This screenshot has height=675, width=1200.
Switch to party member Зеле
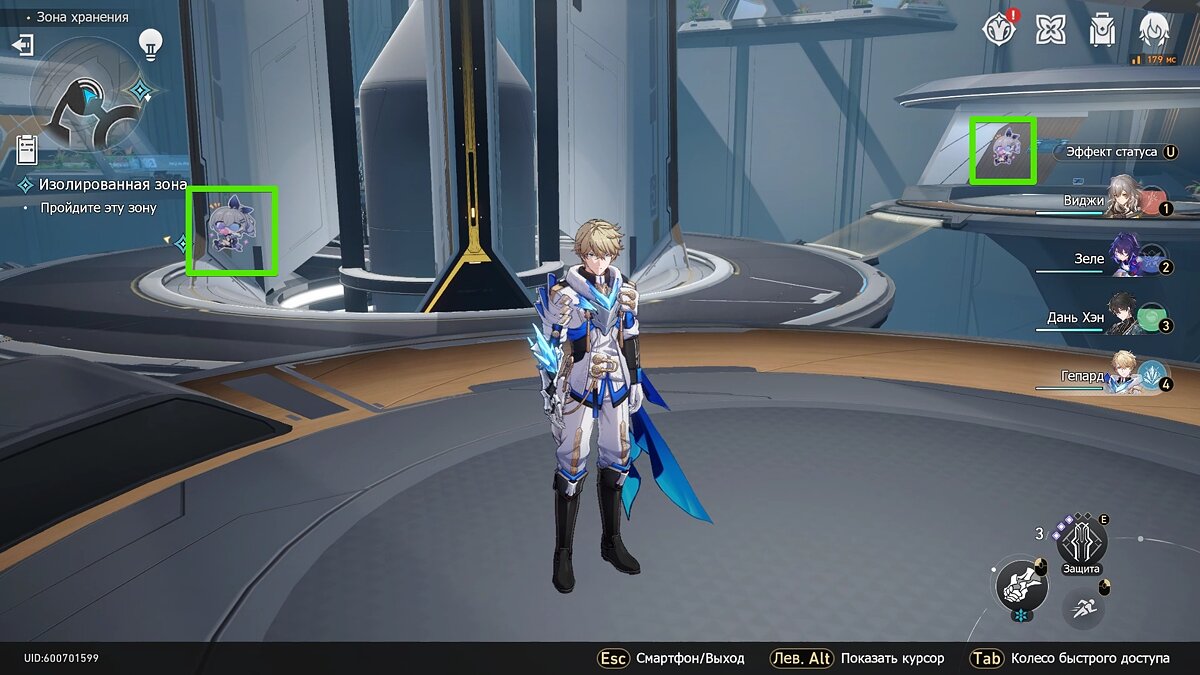click(1132, 258)
